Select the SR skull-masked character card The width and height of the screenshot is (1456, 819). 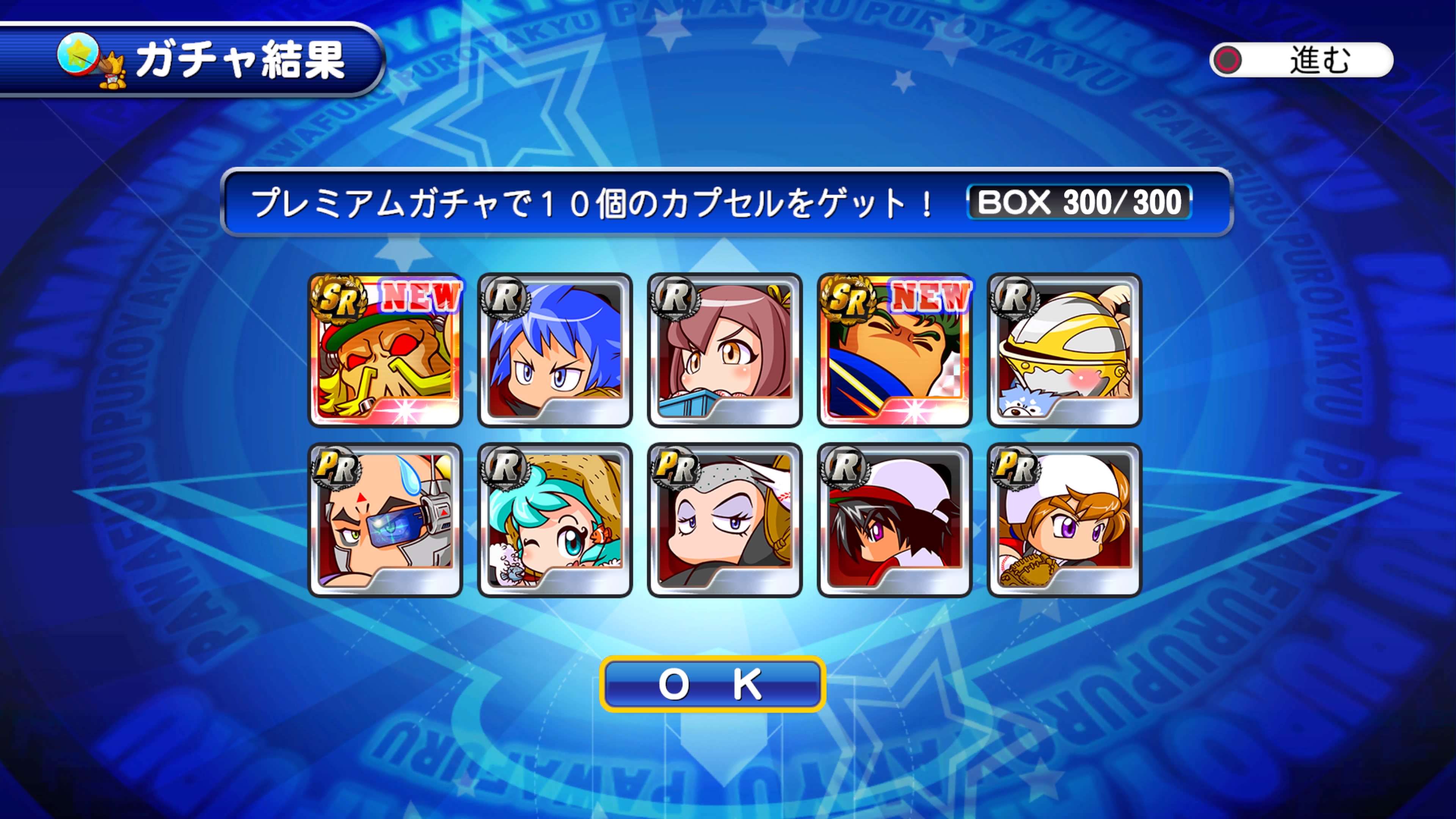(386, 350)
